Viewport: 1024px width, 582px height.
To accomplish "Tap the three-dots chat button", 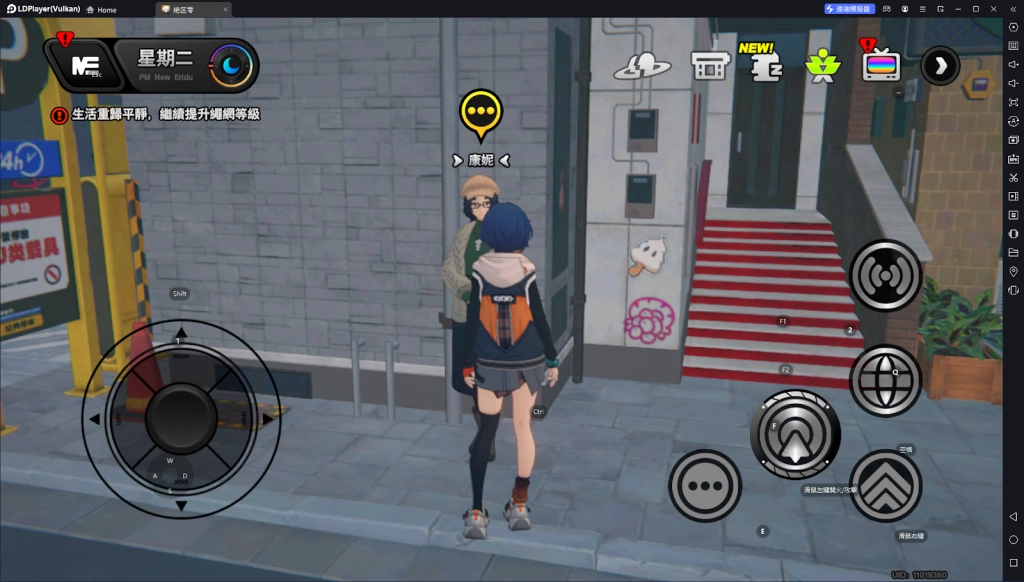I will [x=705, y=485].
